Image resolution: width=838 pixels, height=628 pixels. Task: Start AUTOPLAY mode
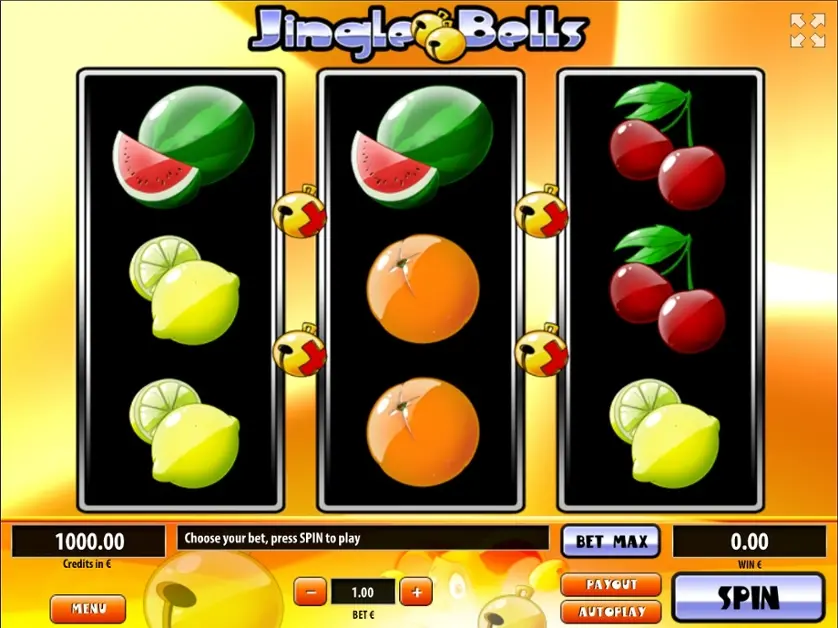tap(611, 611)
